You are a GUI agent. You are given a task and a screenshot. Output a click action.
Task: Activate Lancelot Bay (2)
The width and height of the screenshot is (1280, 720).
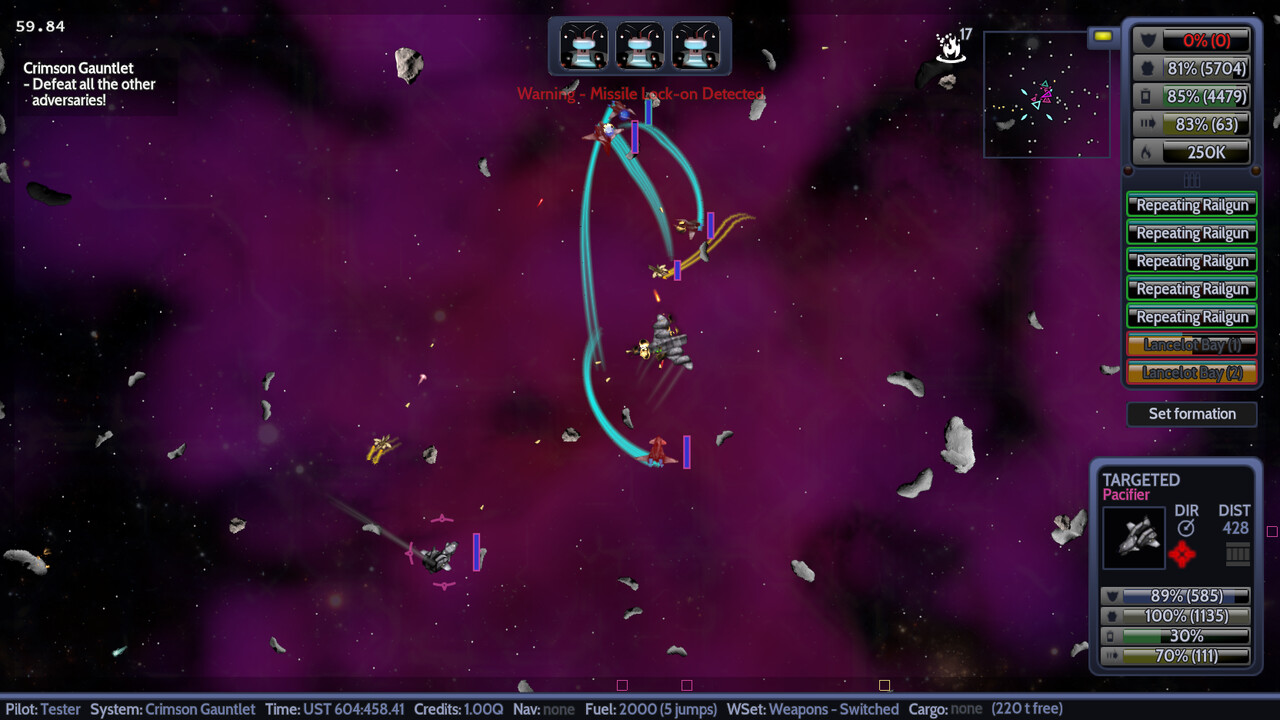point(1191,373)
